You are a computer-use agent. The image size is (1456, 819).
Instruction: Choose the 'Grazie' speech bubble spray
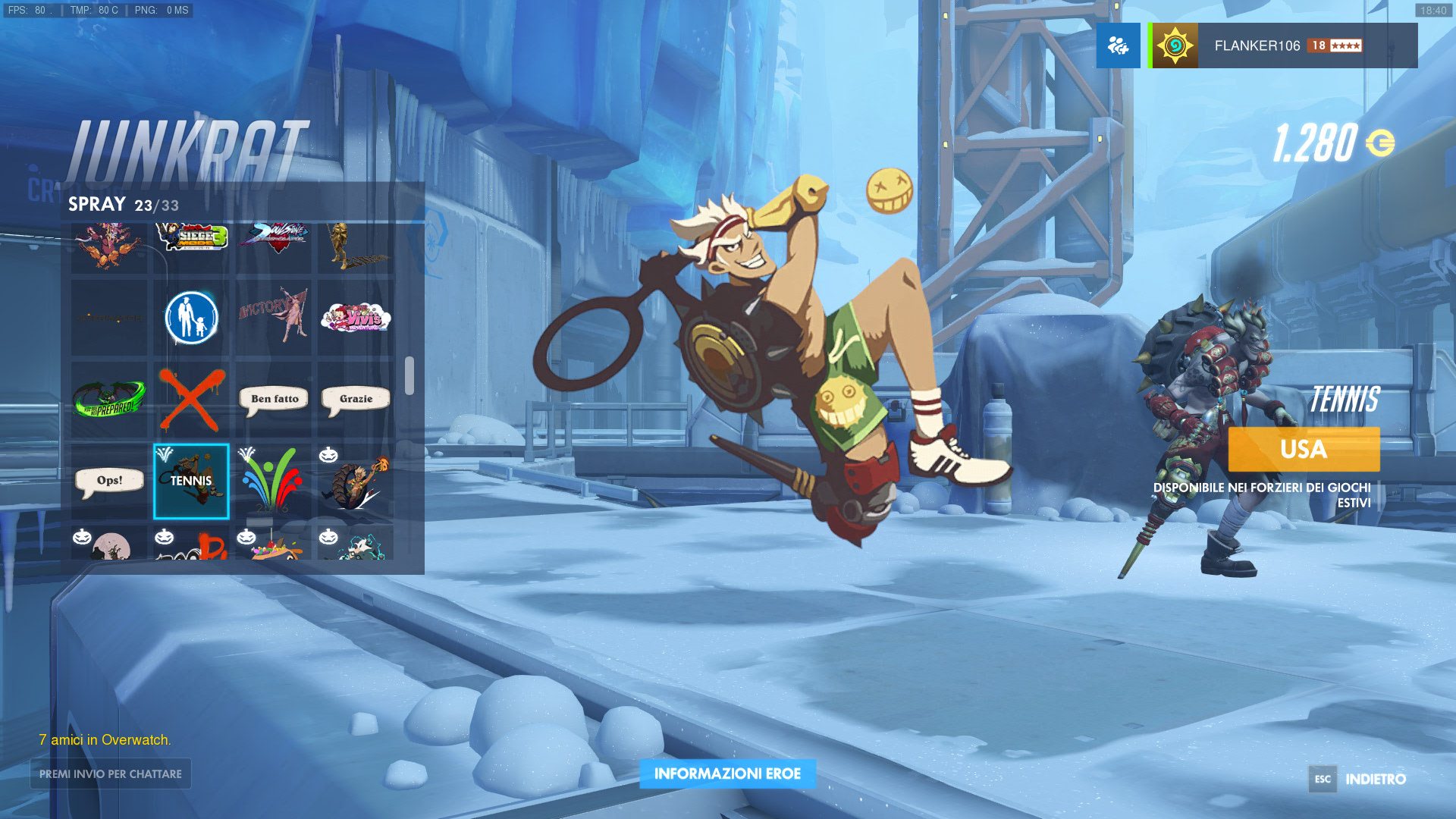[356, 399]
